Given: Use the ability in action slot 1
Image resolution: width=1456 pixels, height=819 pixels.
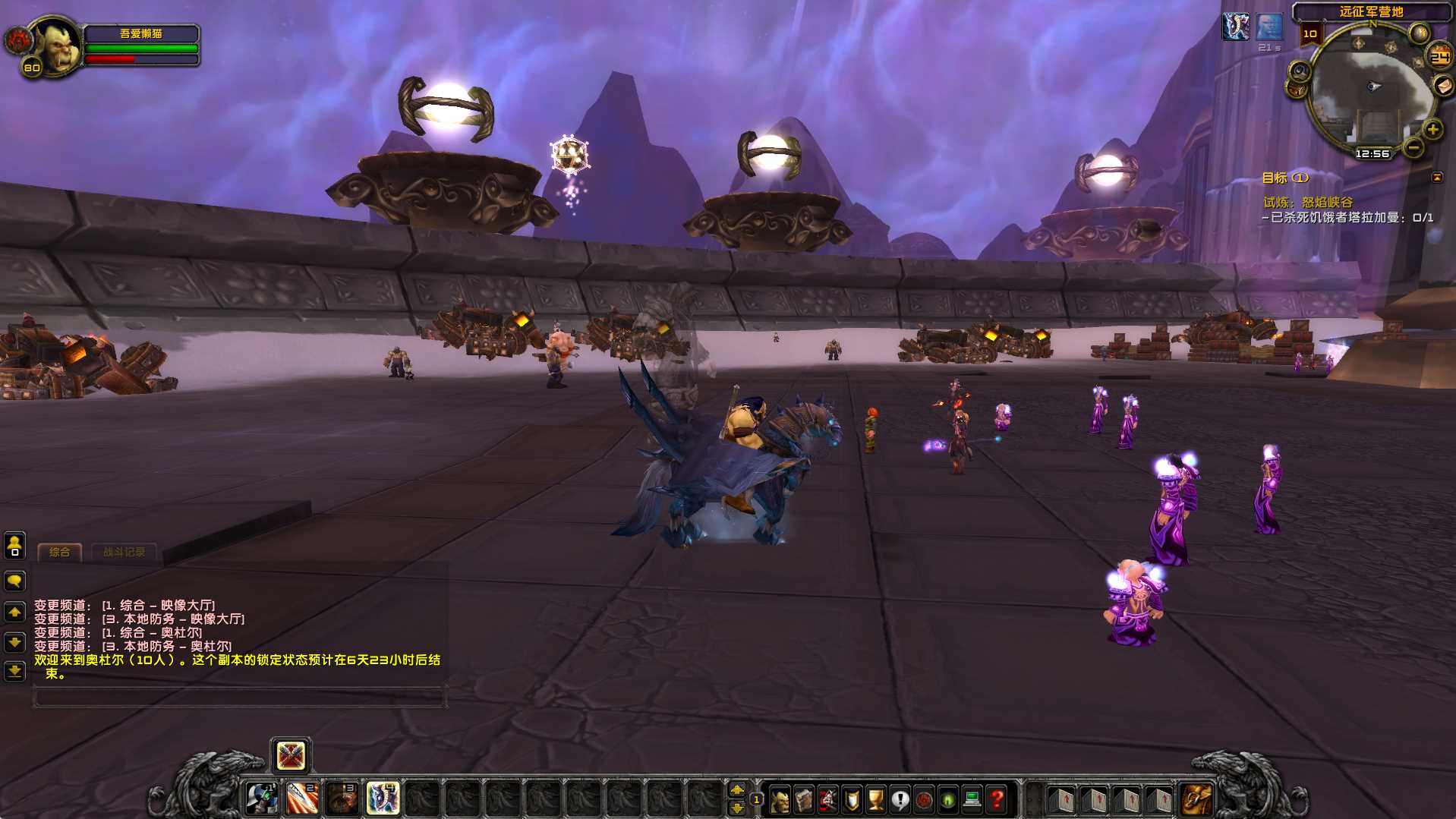Looking at the screenshot, I should 262,799.
